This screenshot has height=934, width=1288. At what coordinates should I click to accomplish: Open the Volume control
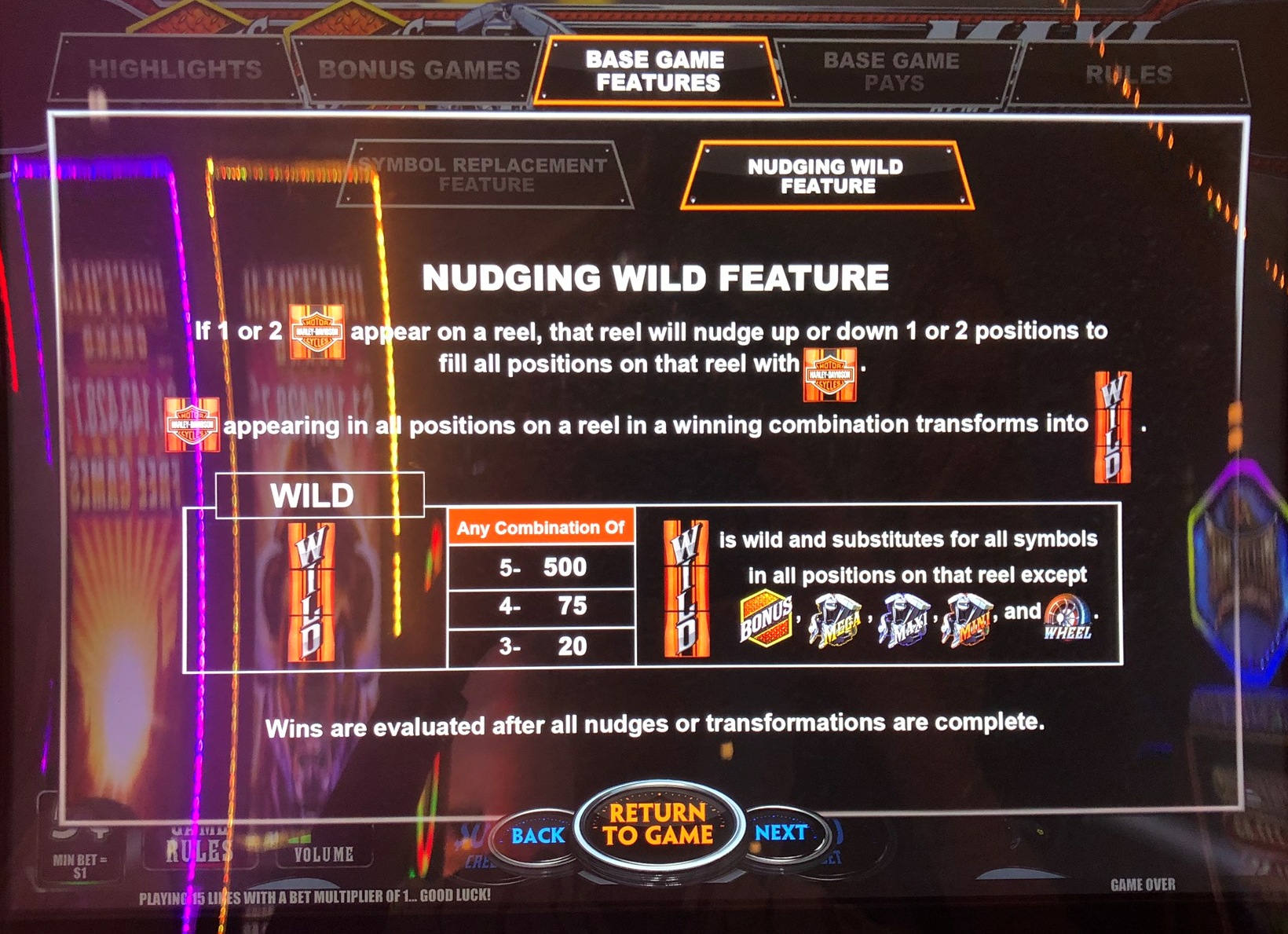(x=324, y=854)
